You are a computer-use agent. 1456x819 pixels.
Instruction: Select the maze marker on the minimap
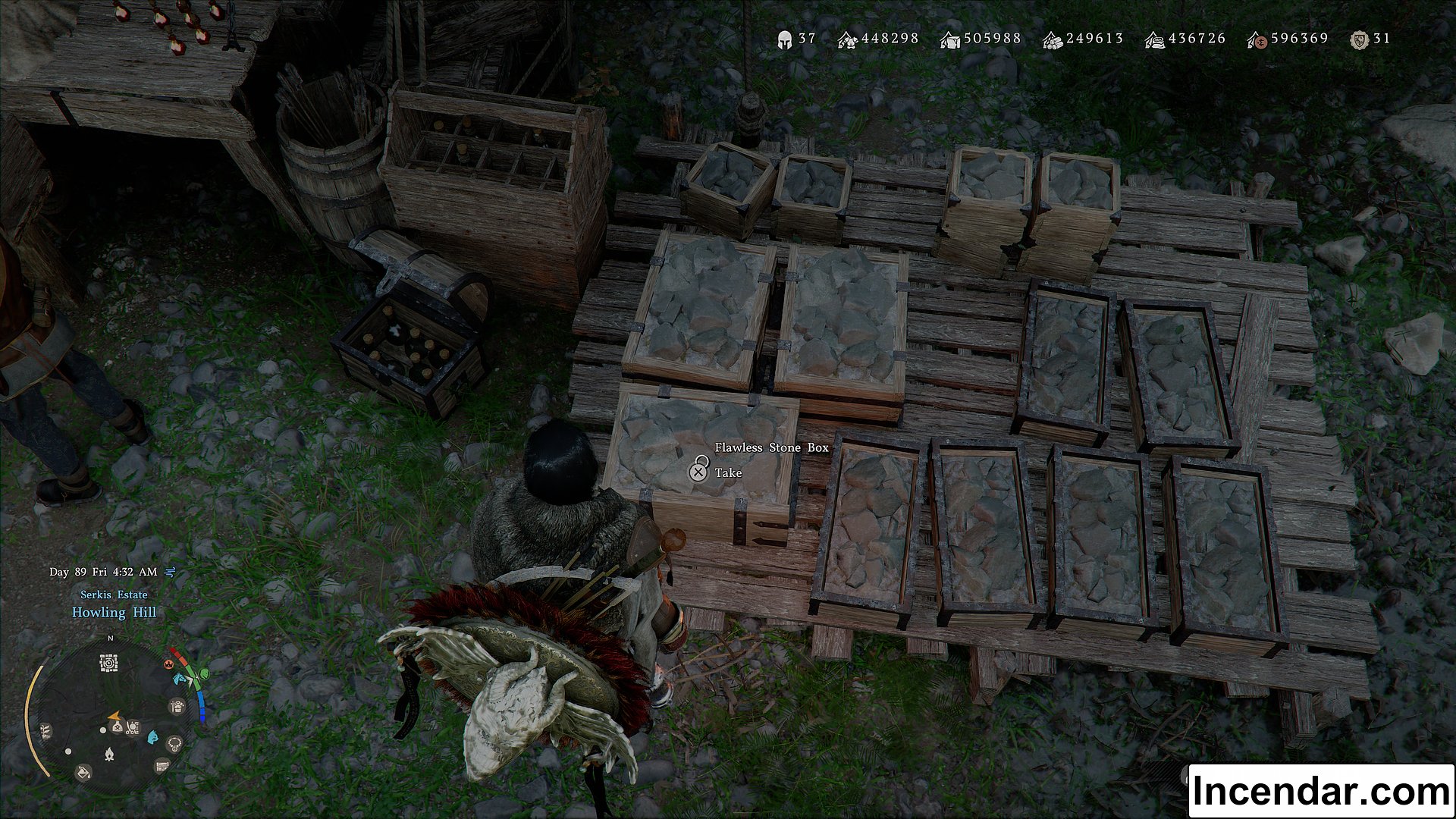109,664
